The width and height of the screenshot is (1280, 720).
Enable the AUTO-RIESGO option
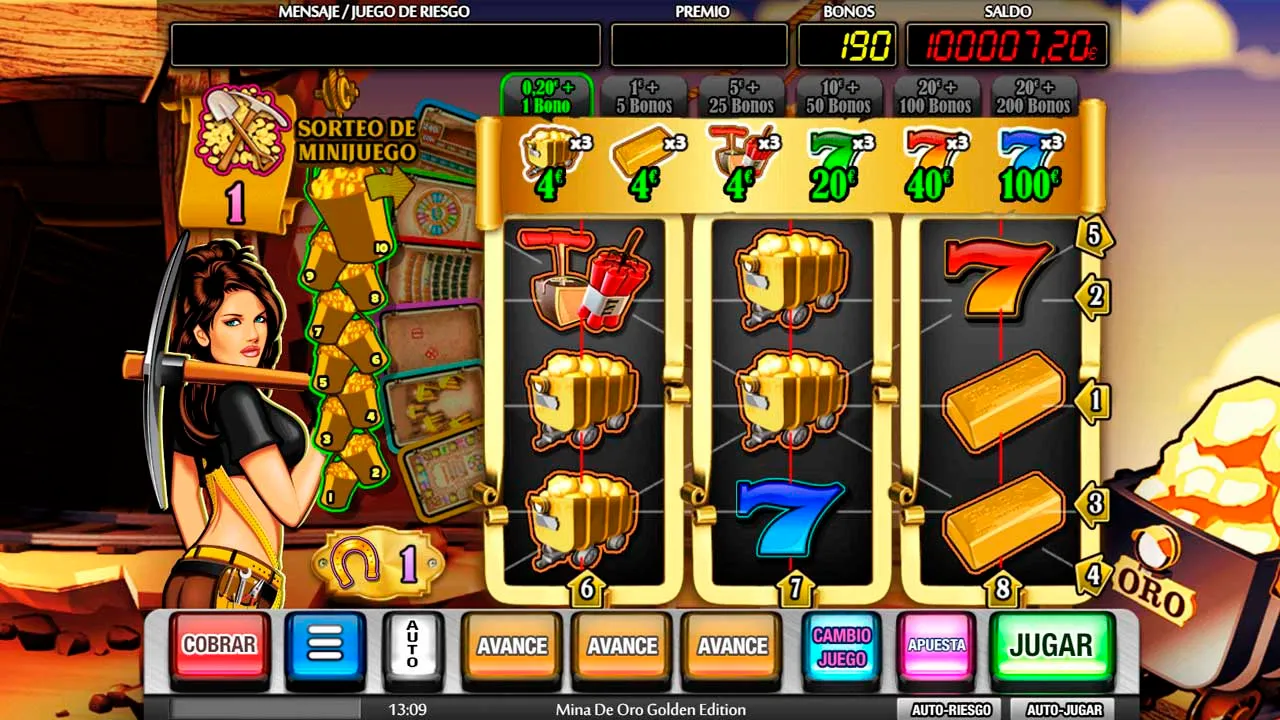(949, 710)
